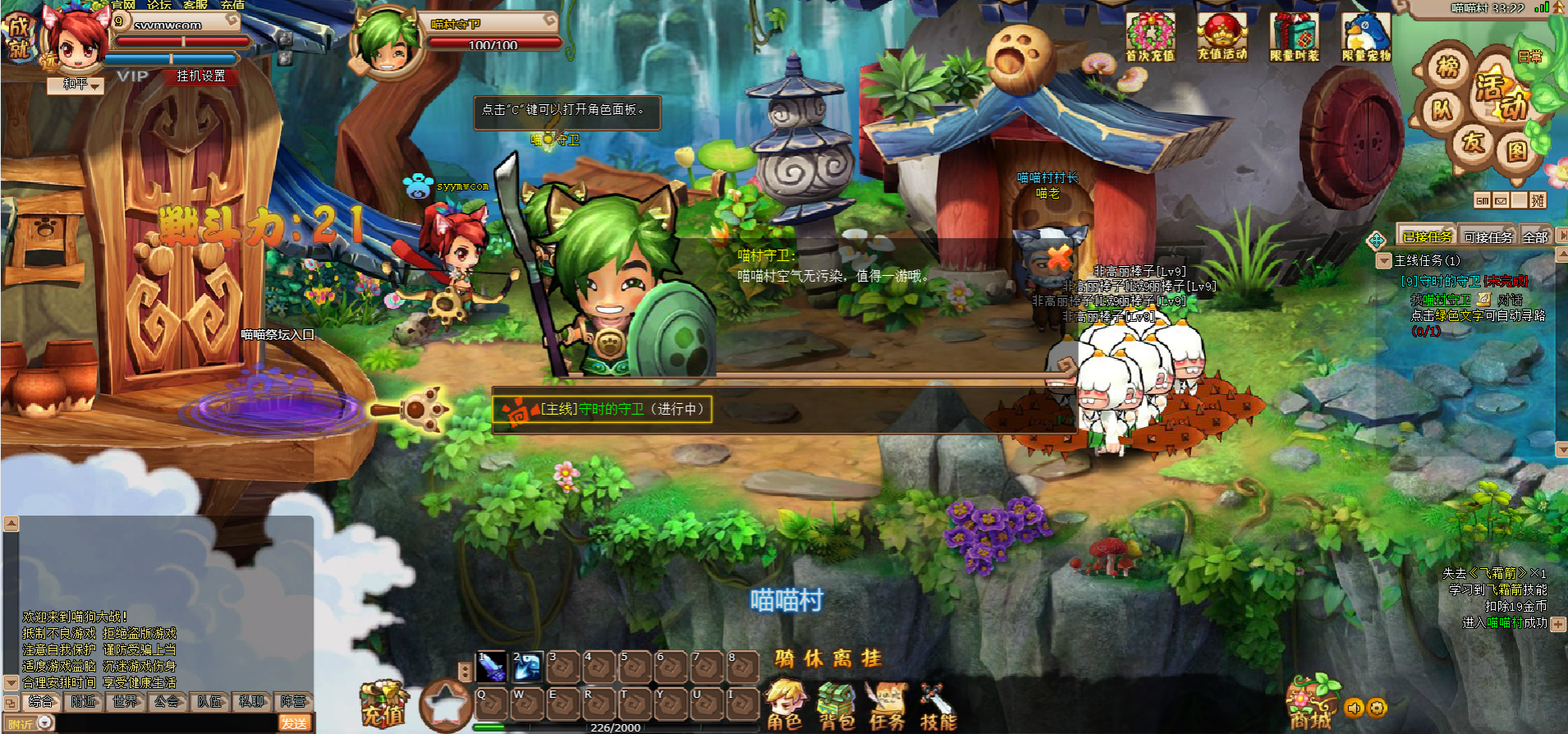
Task: Switch to the 可接任务 available quests tab
Action: pos(1488,237)
